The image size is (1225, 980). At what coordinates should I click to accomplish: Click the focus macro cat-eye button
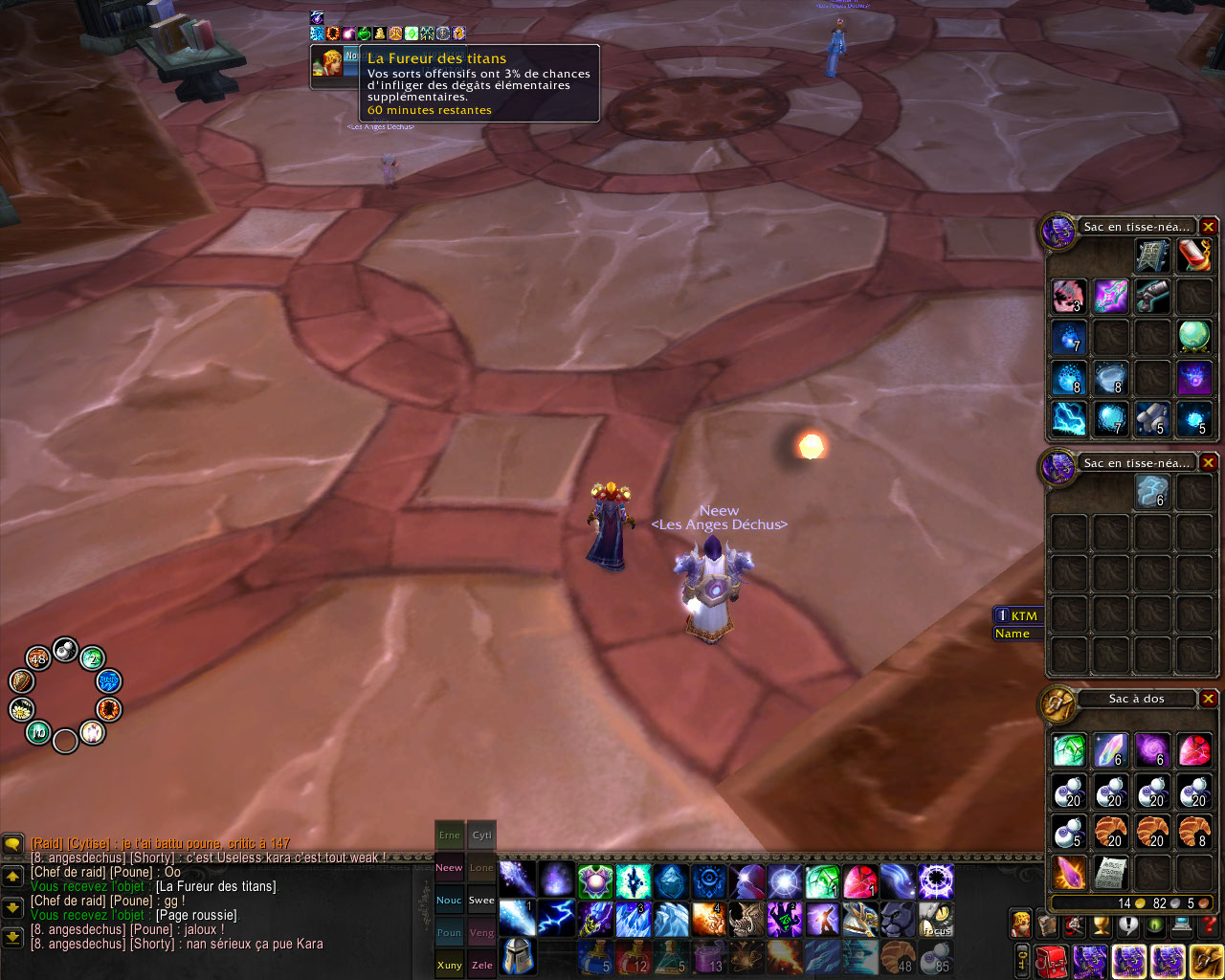(936, 919)
